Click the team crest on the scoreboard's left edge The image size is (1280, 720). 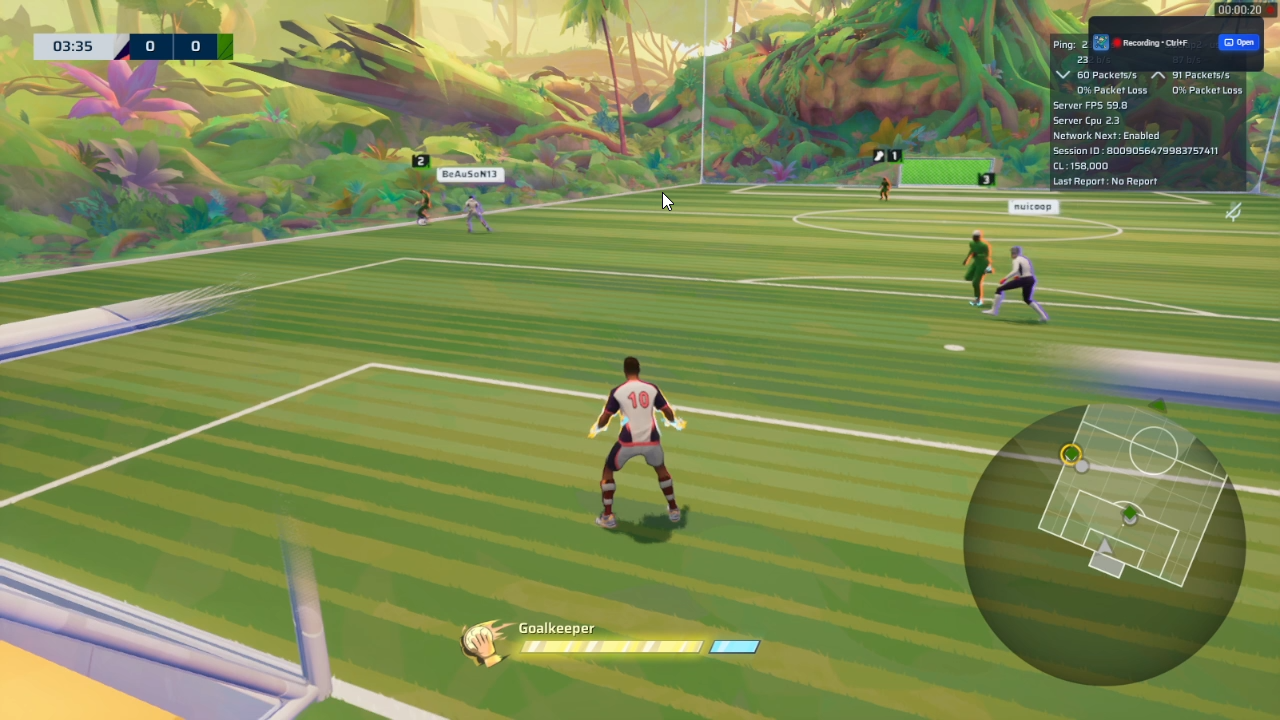point(124,46)
